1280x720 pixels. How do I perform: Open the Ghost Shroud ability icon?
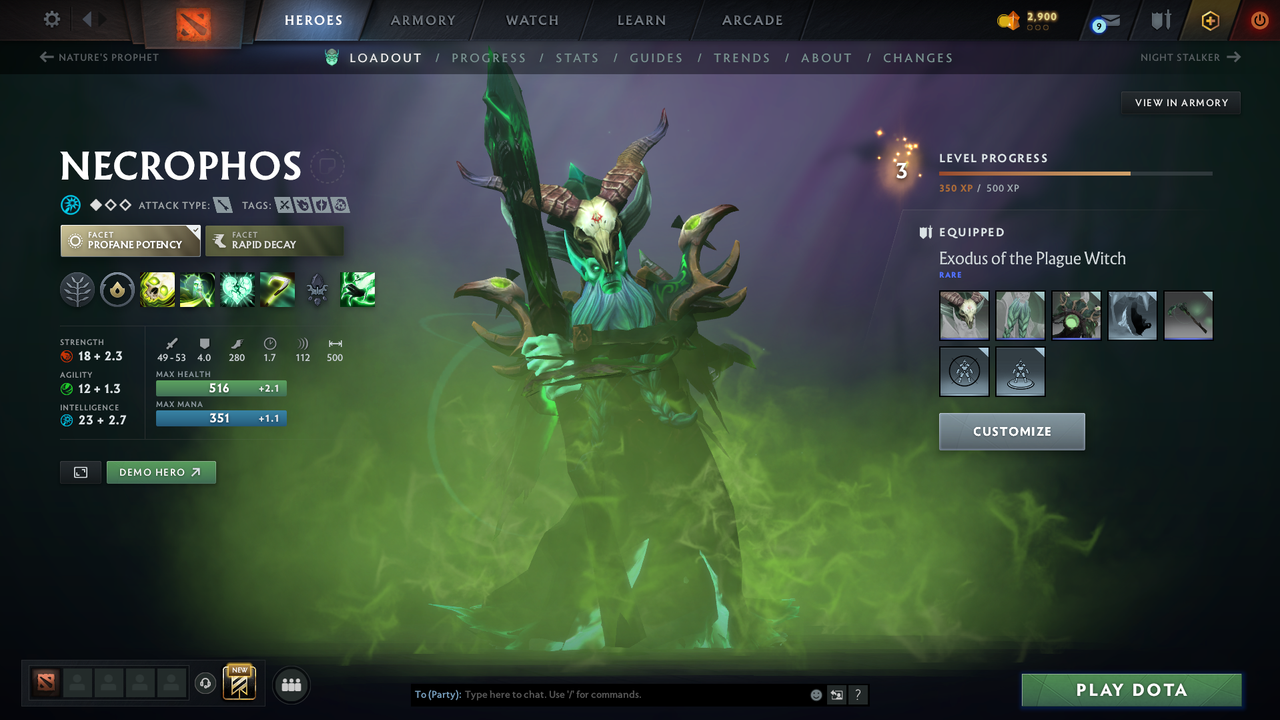(197, 289)
